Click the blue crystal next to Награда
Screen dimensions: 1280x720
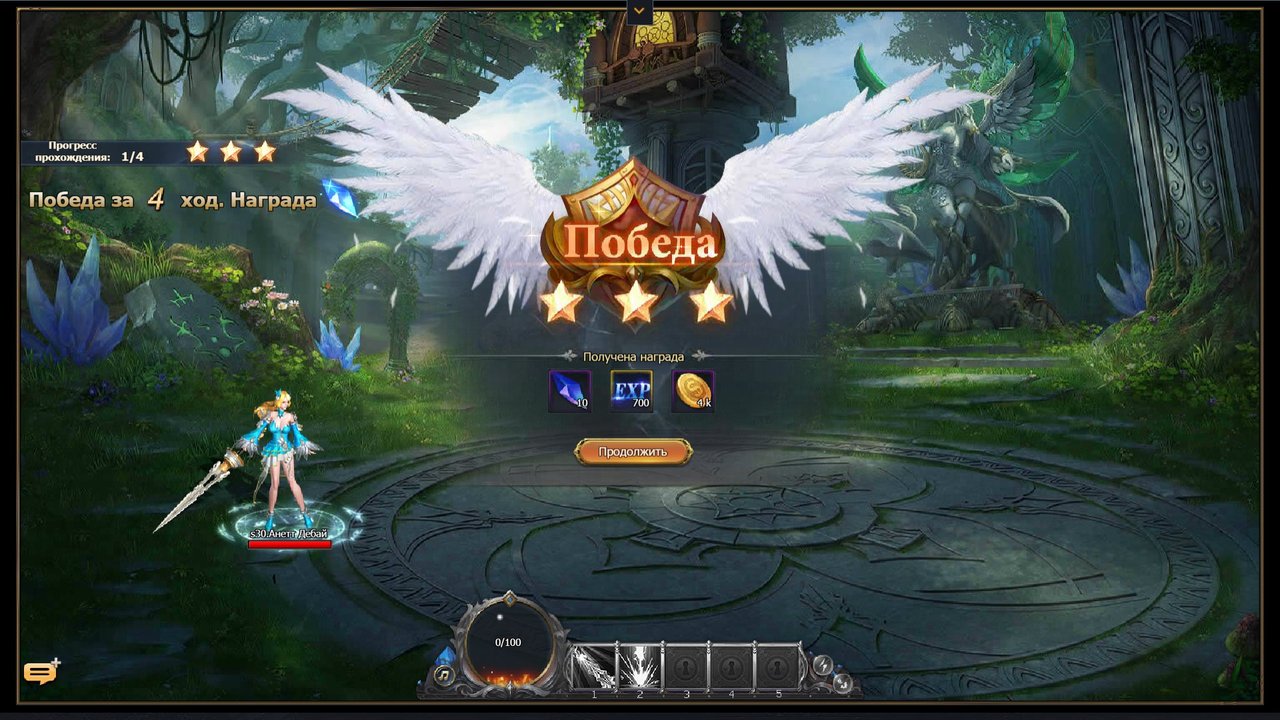pos(340,198)
